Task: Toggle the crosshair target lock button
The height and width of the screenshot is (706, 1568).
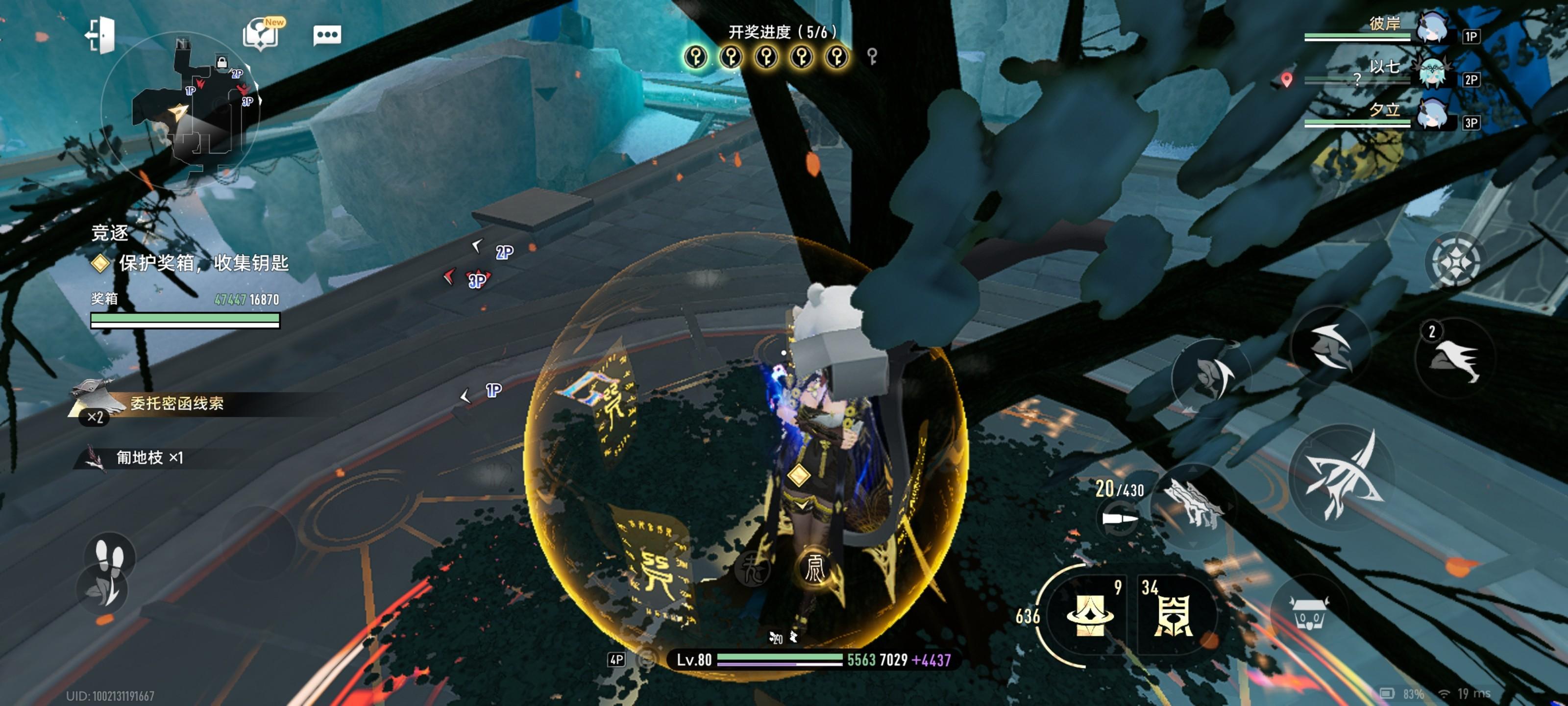Action: coord(1455,262)
